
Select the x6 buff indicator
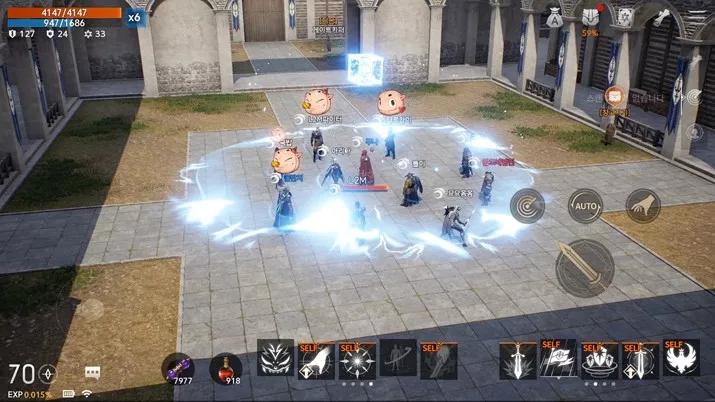click(134, 17)
